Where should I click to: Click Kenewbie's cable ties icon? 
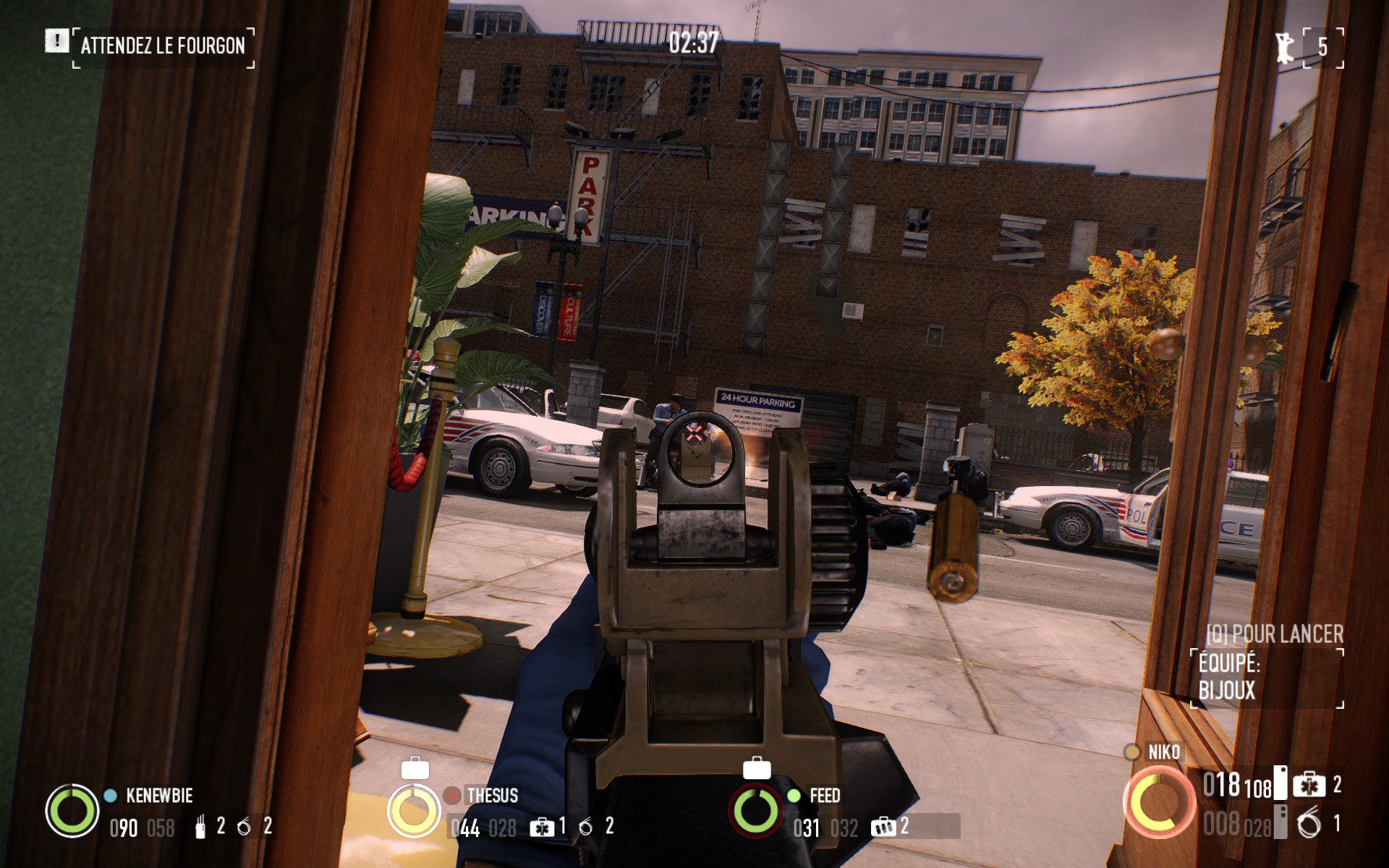245,827
